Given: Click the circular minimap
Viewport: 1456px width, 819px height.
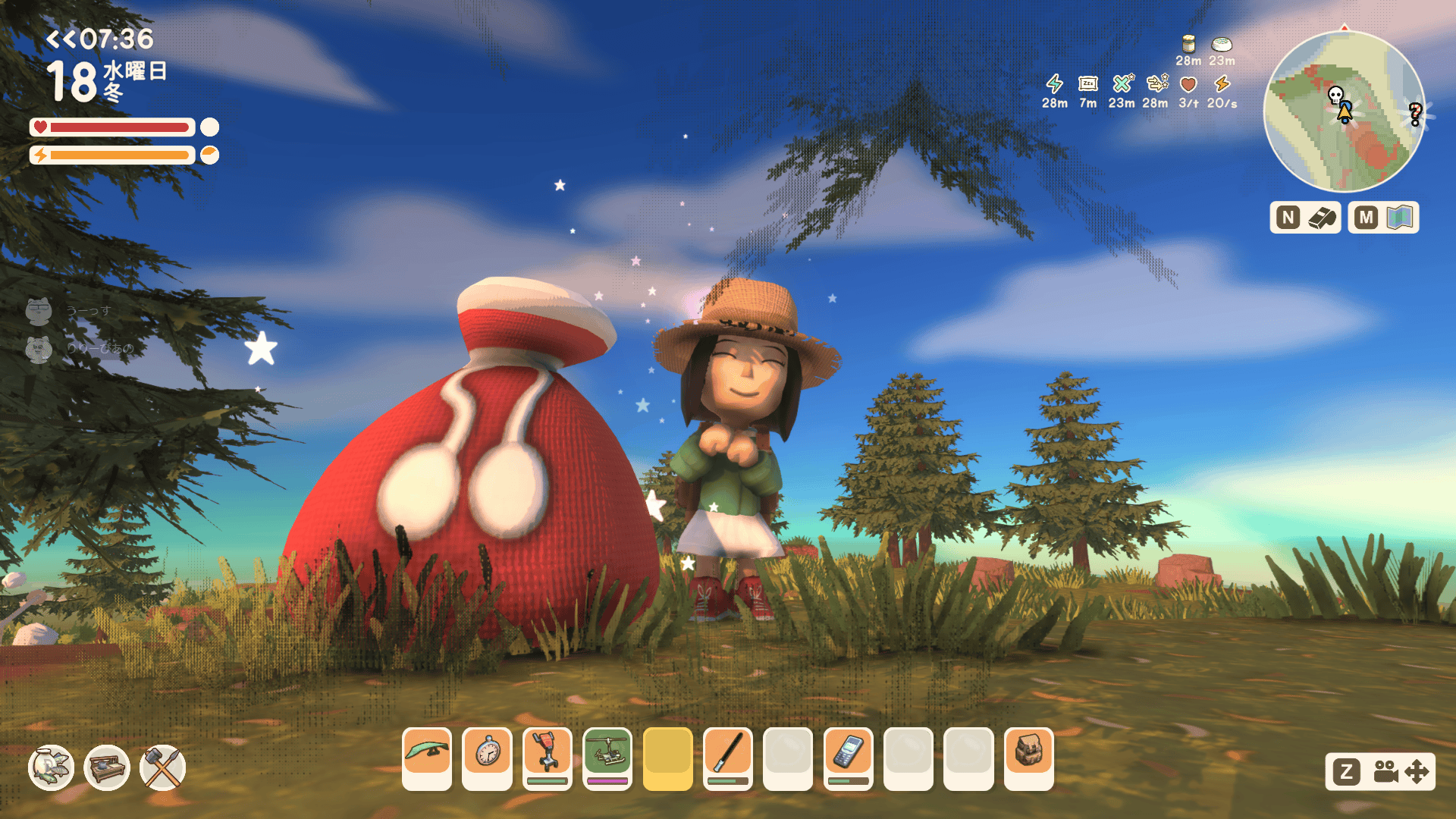Looking at the screenshot, I should point(1344,112).
